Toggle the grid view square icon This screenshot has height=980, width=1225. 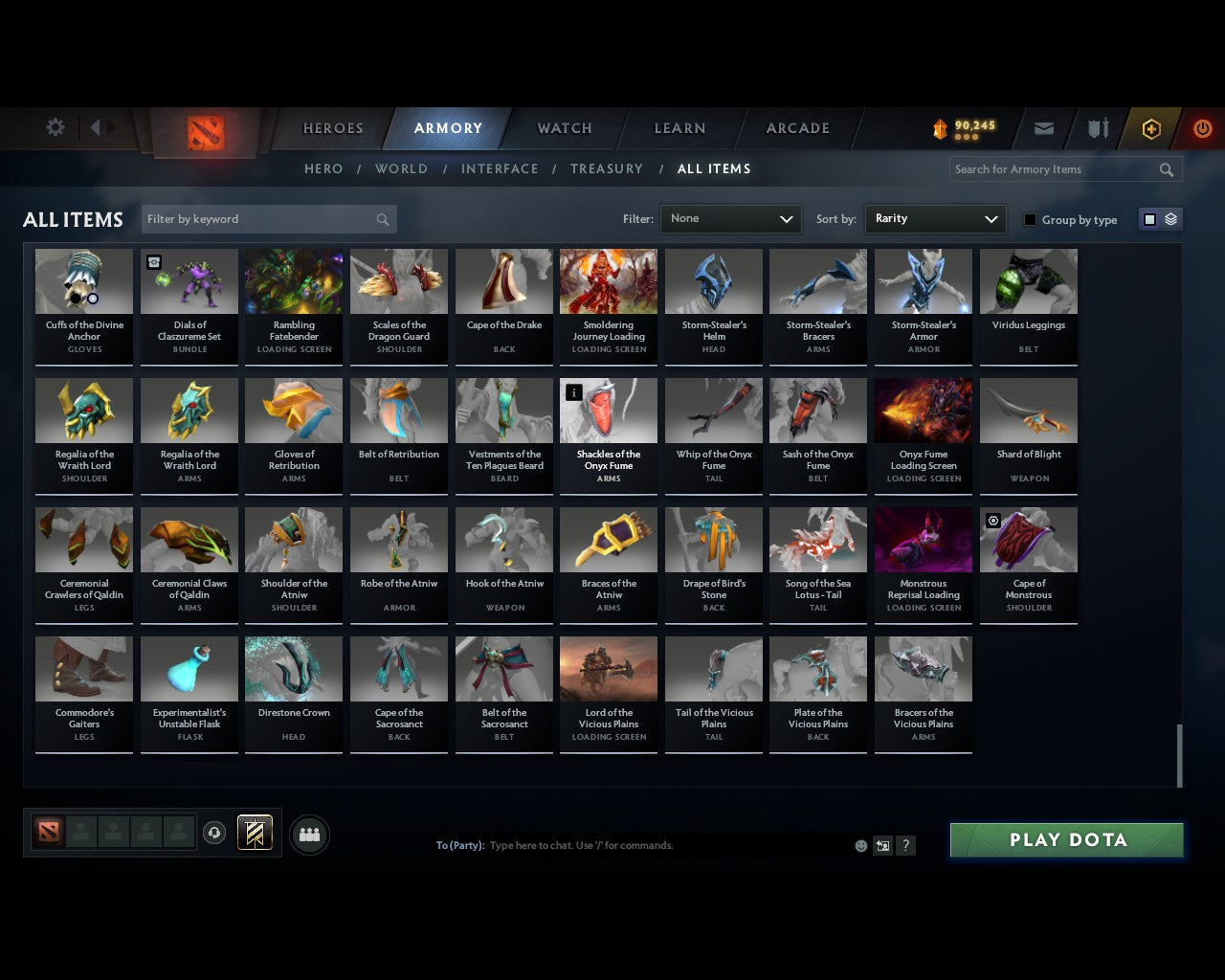pyautogui.click(x=1148, y=218)
